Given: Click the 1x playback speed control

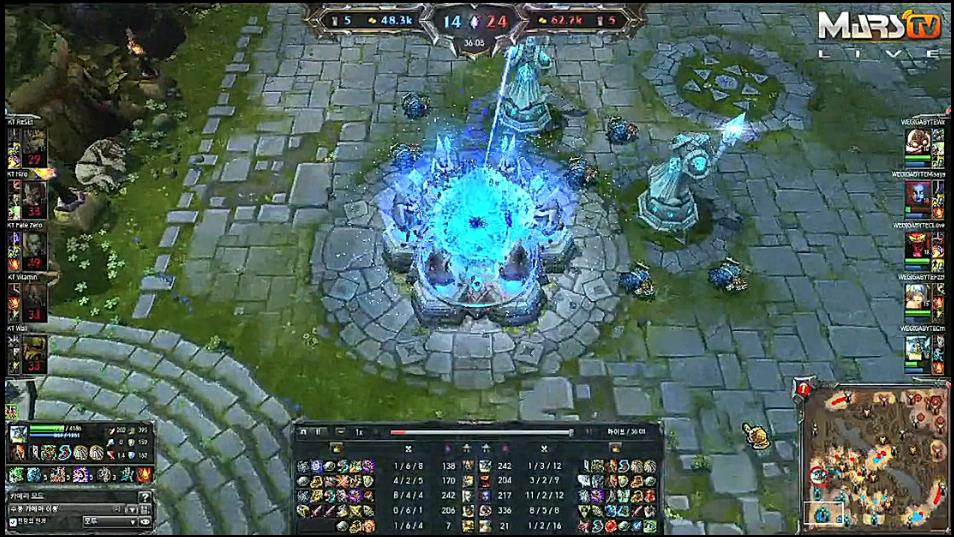Looking at the screenshot, I should click(359, 432).
